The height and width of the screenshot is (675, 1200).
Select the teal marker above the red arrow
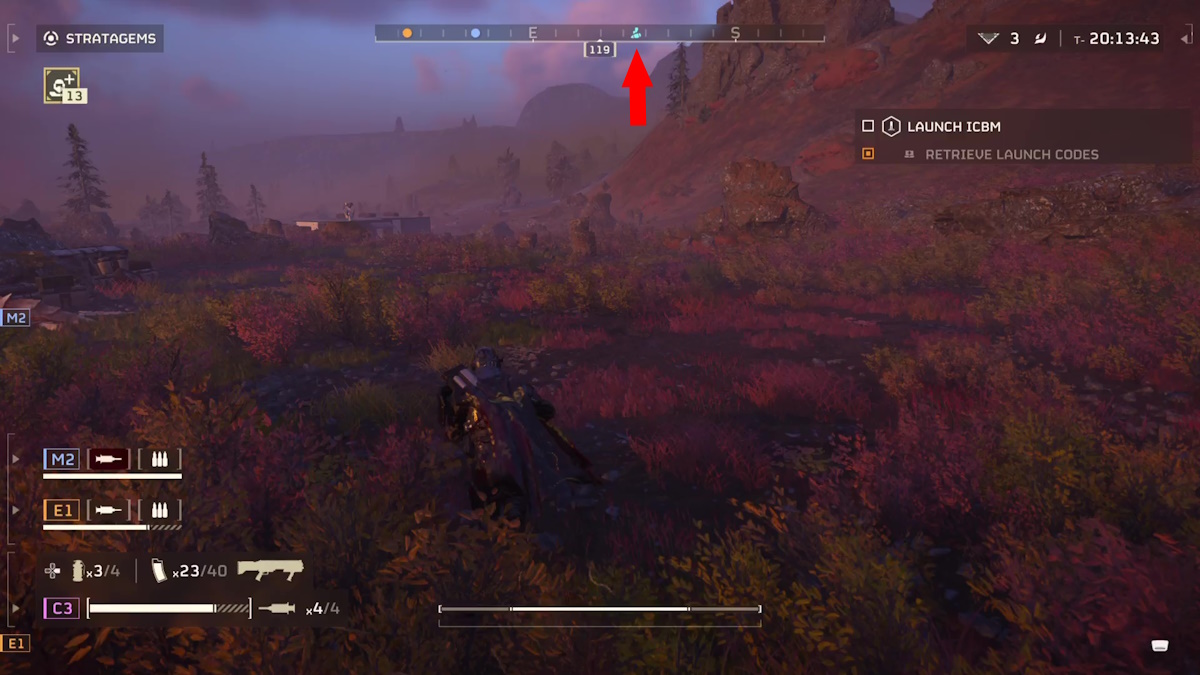(x=636, y=33)
